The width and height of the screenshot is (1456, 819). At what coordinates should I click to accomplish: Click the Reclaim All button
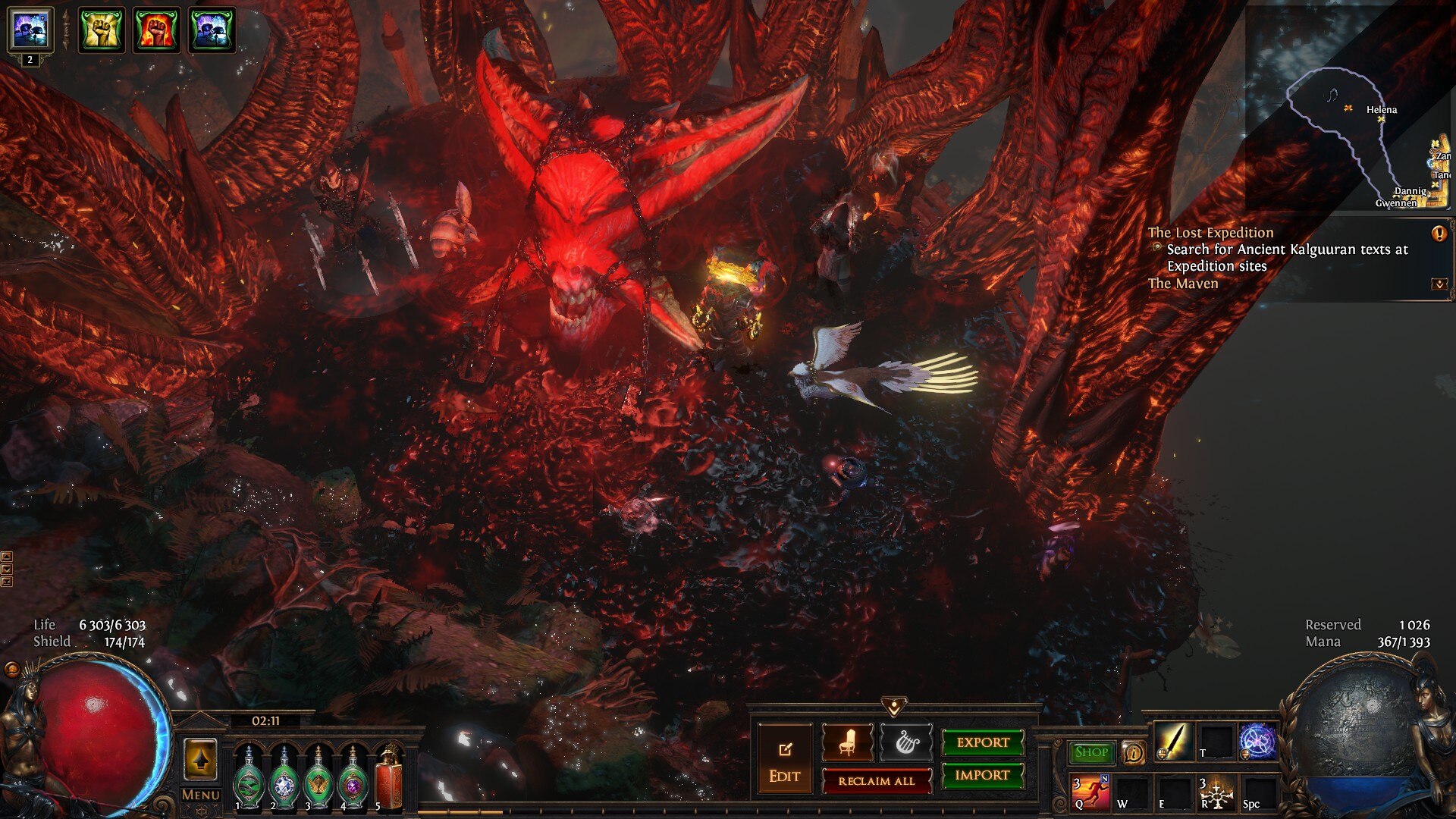point(876,781)
